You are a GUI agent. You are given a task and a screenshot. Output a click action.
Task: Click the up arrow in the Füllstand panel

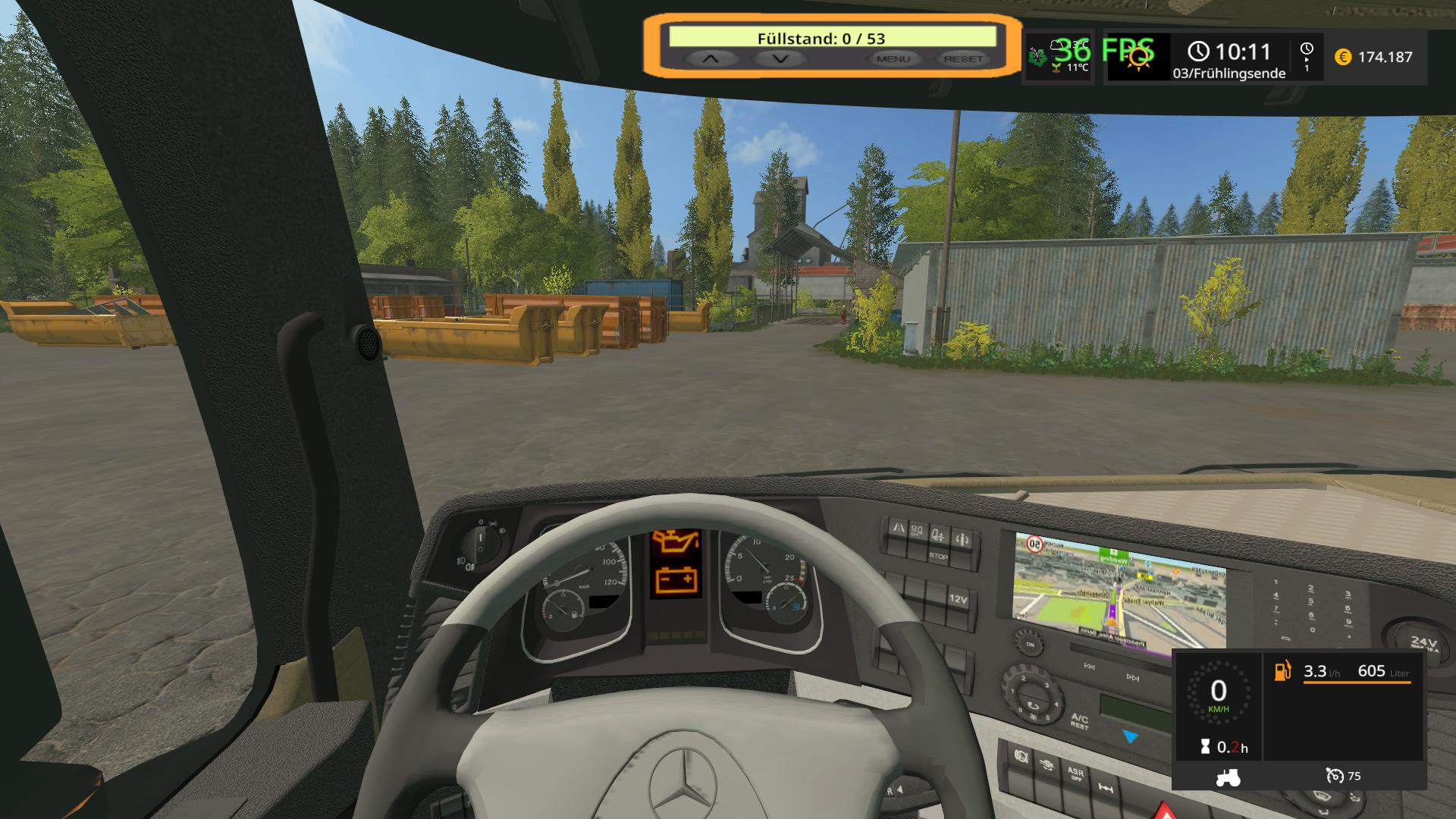[710, 58]
